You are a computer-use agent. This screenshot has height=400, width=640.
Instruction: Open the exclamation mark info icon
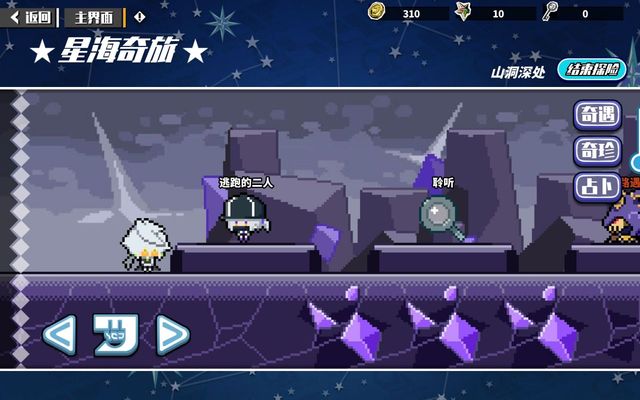coord(139,16)
